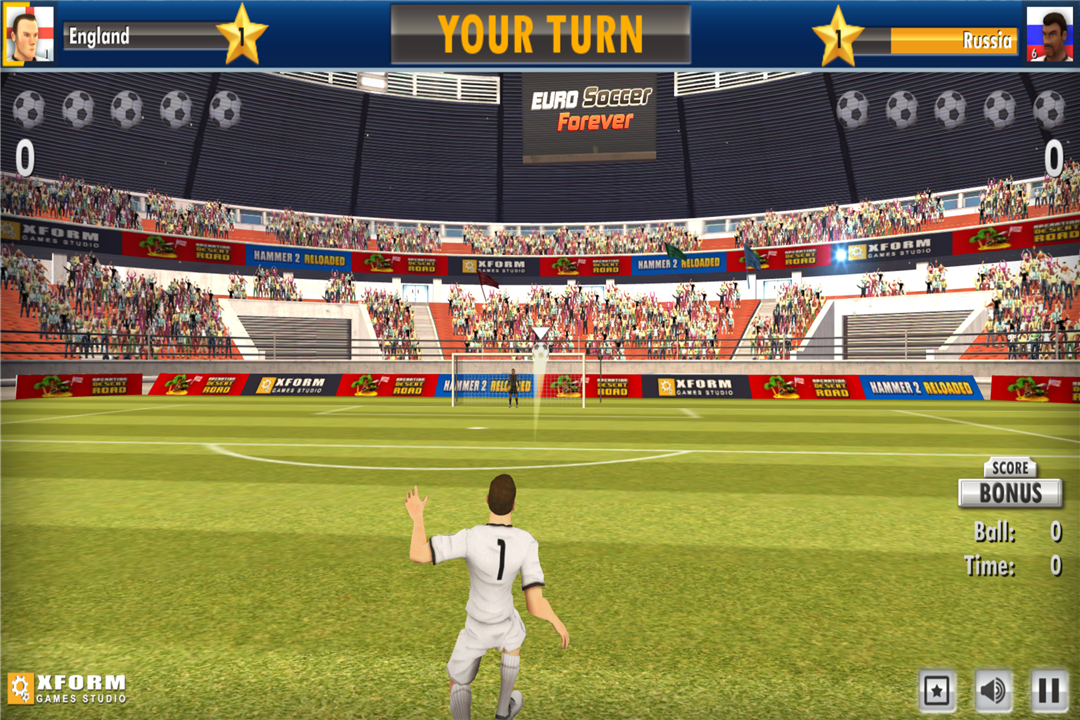Toggle the sound speaker button
The image size is (1080, 720).
[993, 691]
